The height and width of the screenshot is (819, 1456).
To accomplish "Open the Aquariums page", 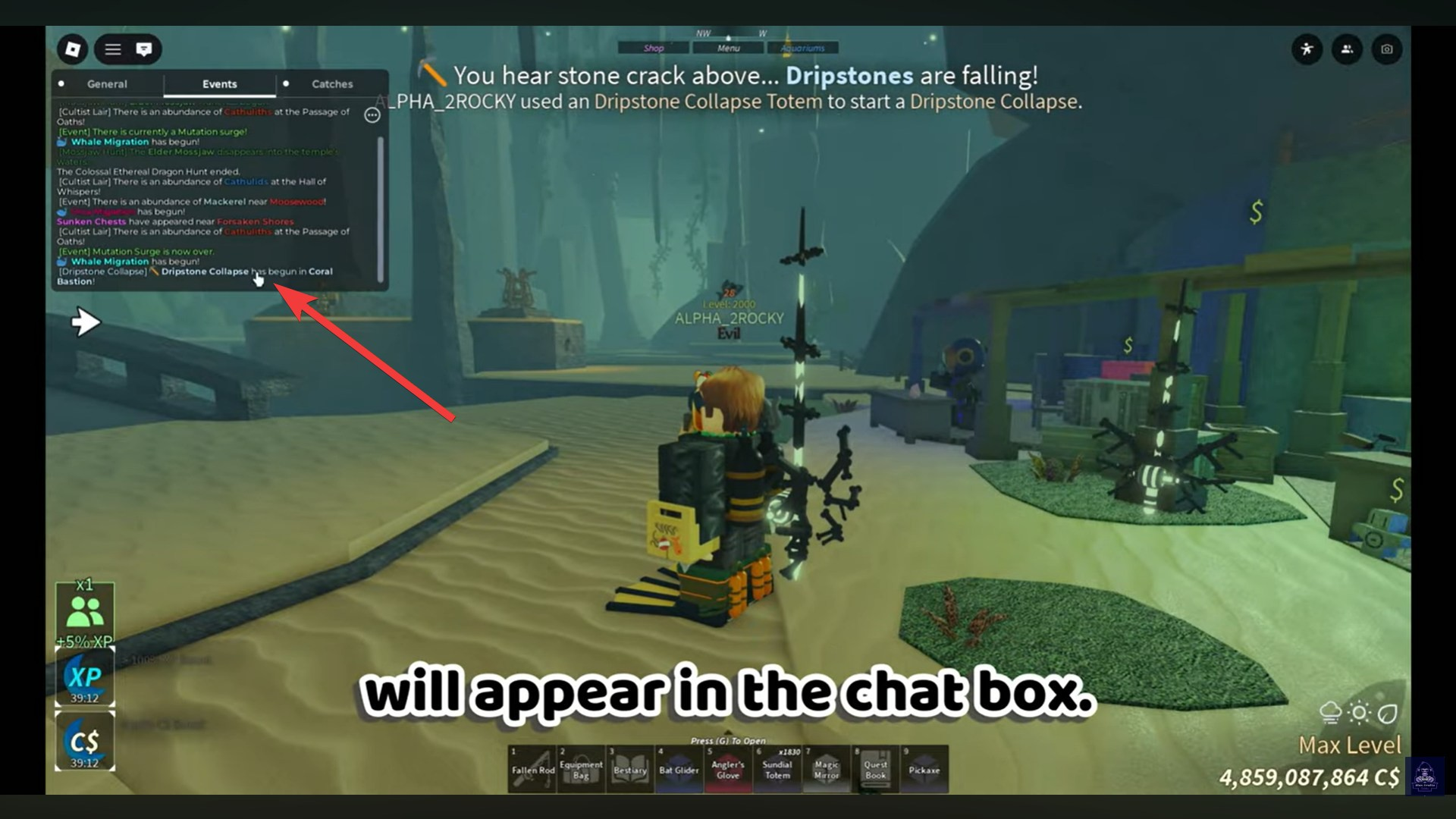I will [x=803, y=47].
